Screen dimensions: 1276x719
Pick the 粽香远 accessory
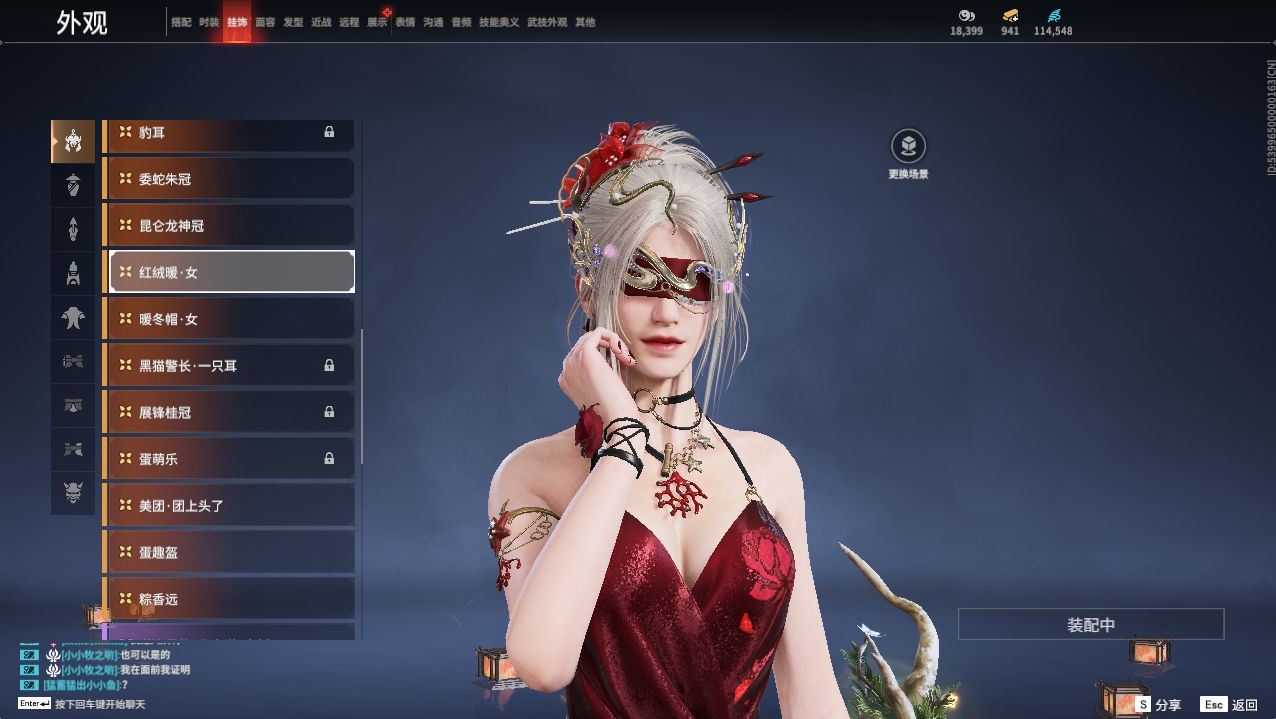230,599
